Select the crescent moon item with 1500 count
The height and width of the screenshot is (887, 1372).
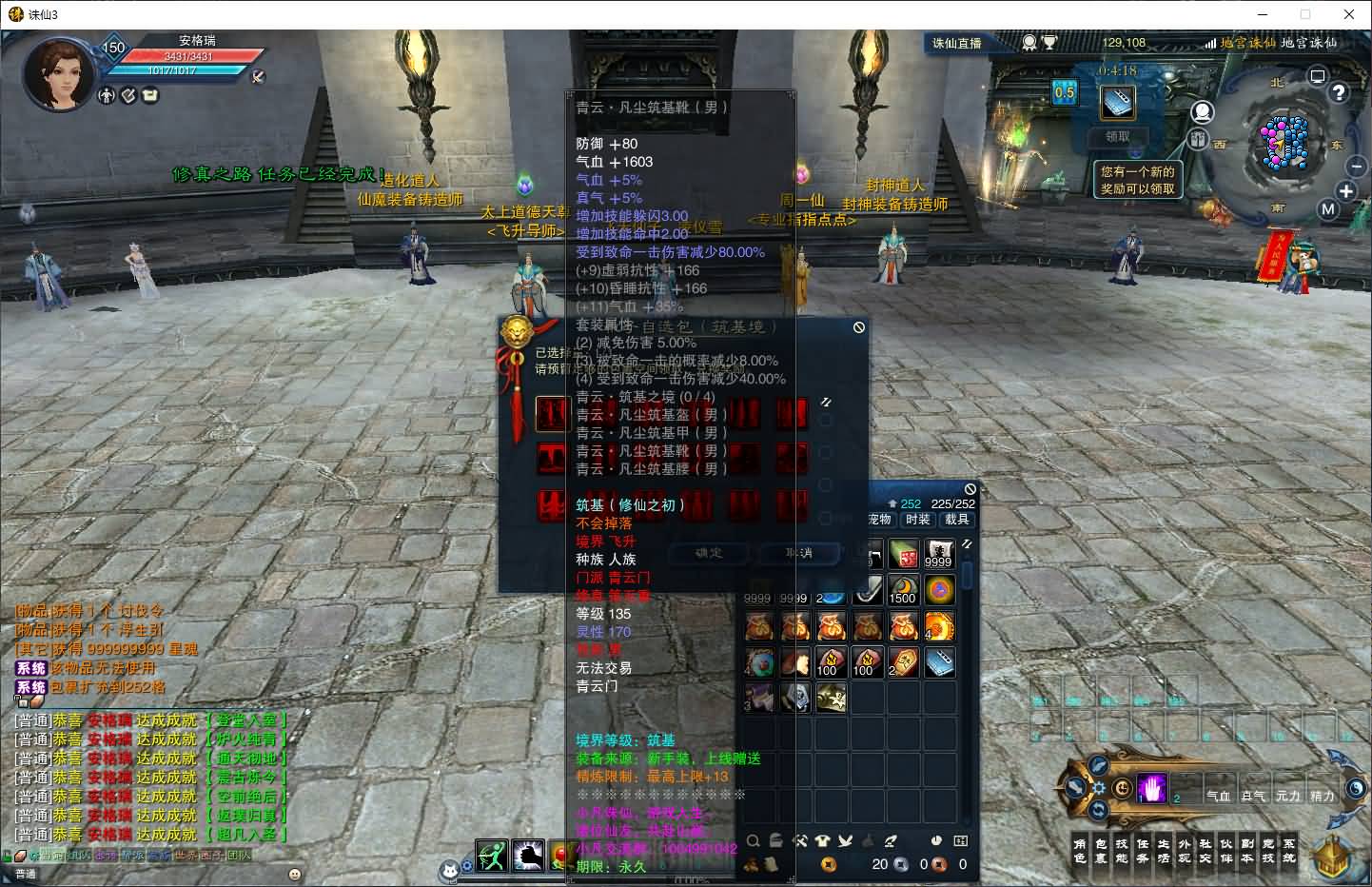pyautogui.click(x=902, y=590)
